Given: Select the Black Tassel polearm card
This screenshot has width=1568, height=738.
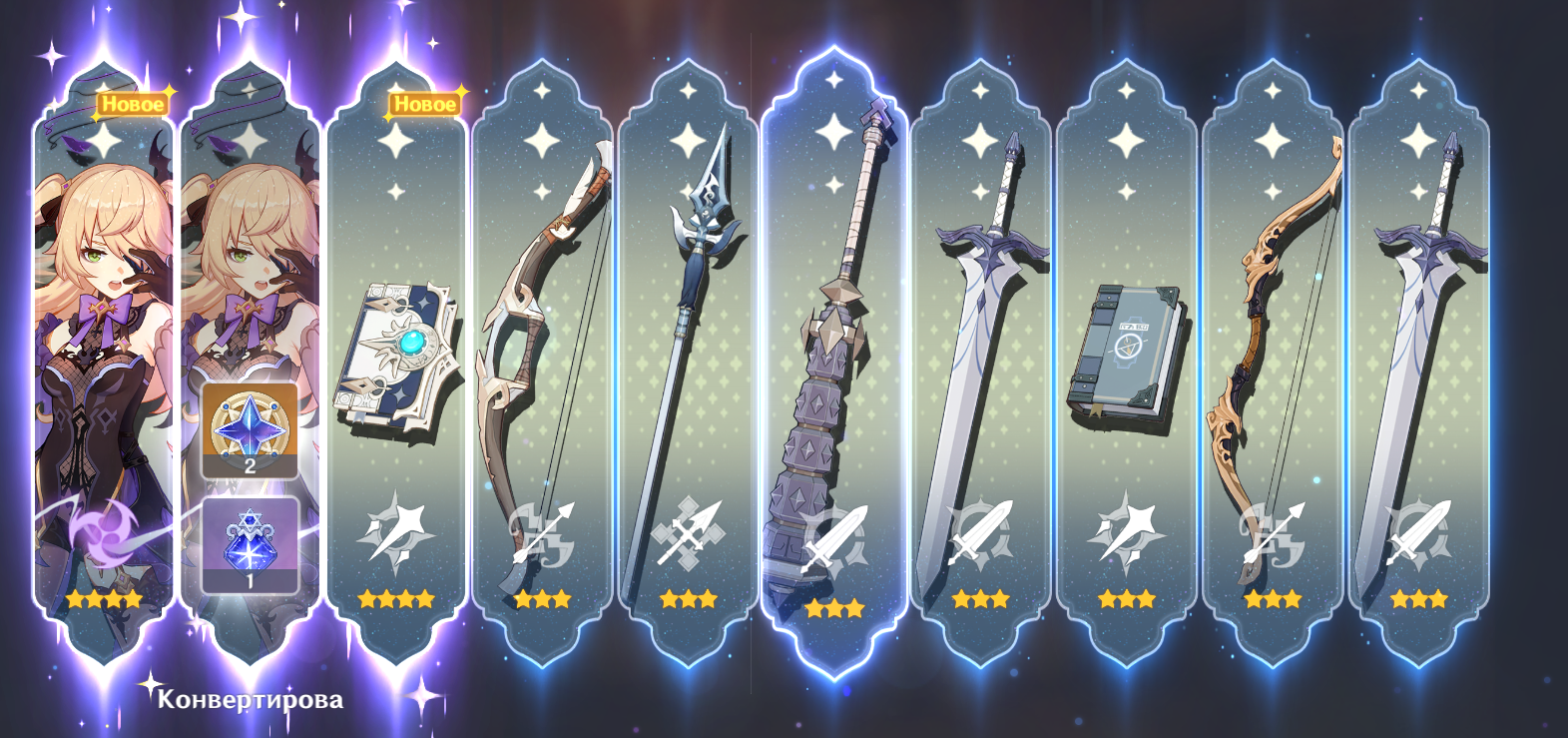Looking at the screenshot, I should [x=688, y=360].
